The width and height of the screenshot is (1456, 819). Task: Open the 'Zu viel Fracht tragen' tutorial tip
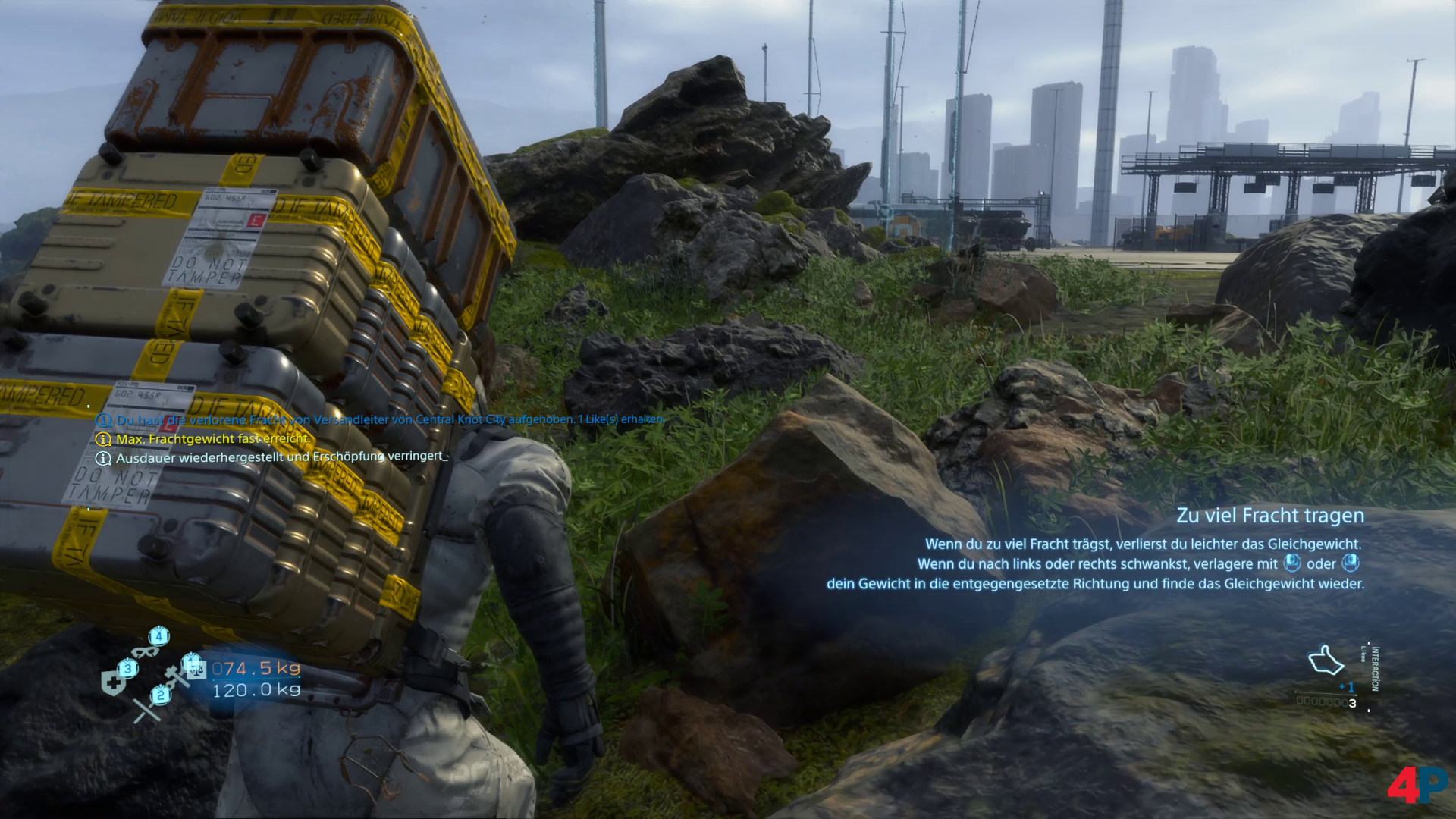[x=1269, y=516]
